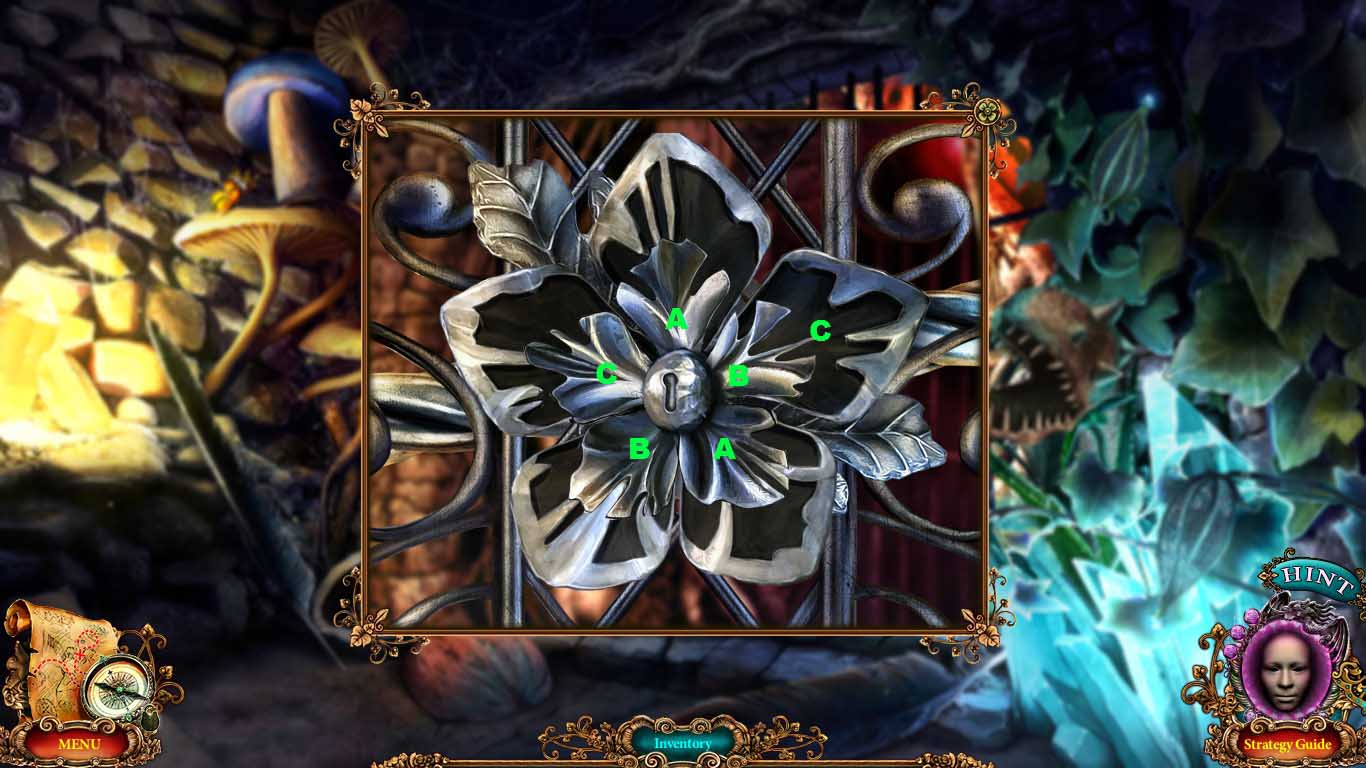Image resolution: width=1366 pixels, height=768 pixels.
Task: Click the MENU button
Action: pyautogui.click(x=80, y=745)
